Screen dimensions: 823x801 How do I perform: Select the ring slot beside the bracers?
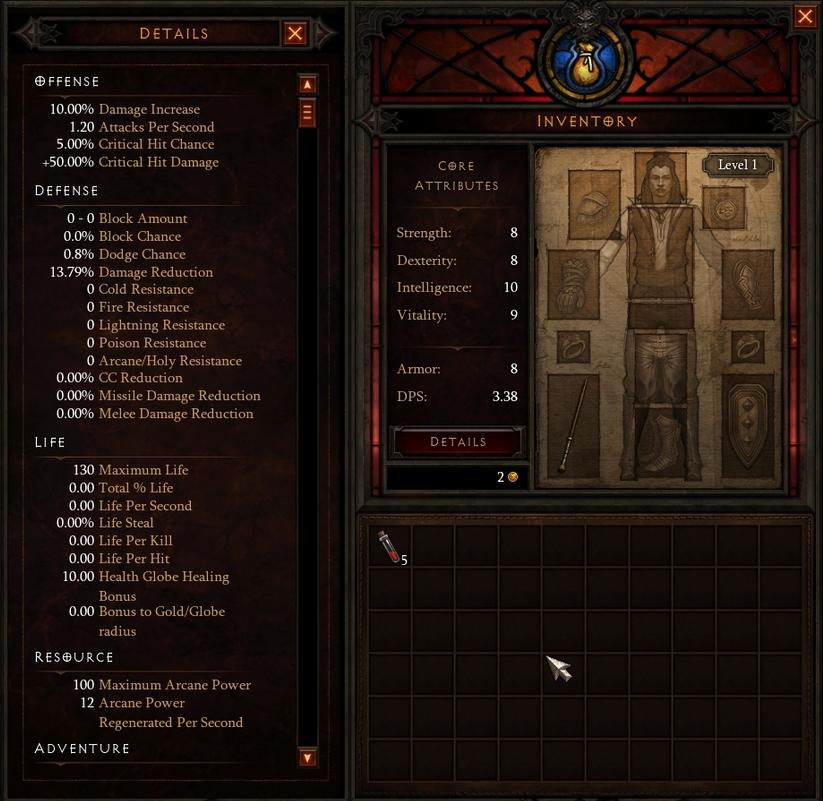pyautogui.click(x=747, y=347)
